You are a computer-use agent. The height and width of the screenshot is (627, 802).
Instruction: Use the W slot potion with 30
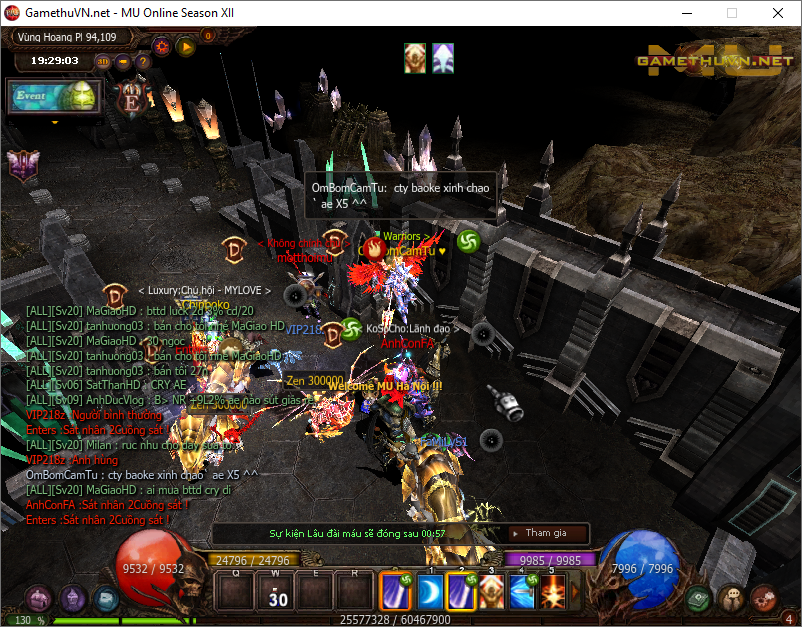(277, 592)
